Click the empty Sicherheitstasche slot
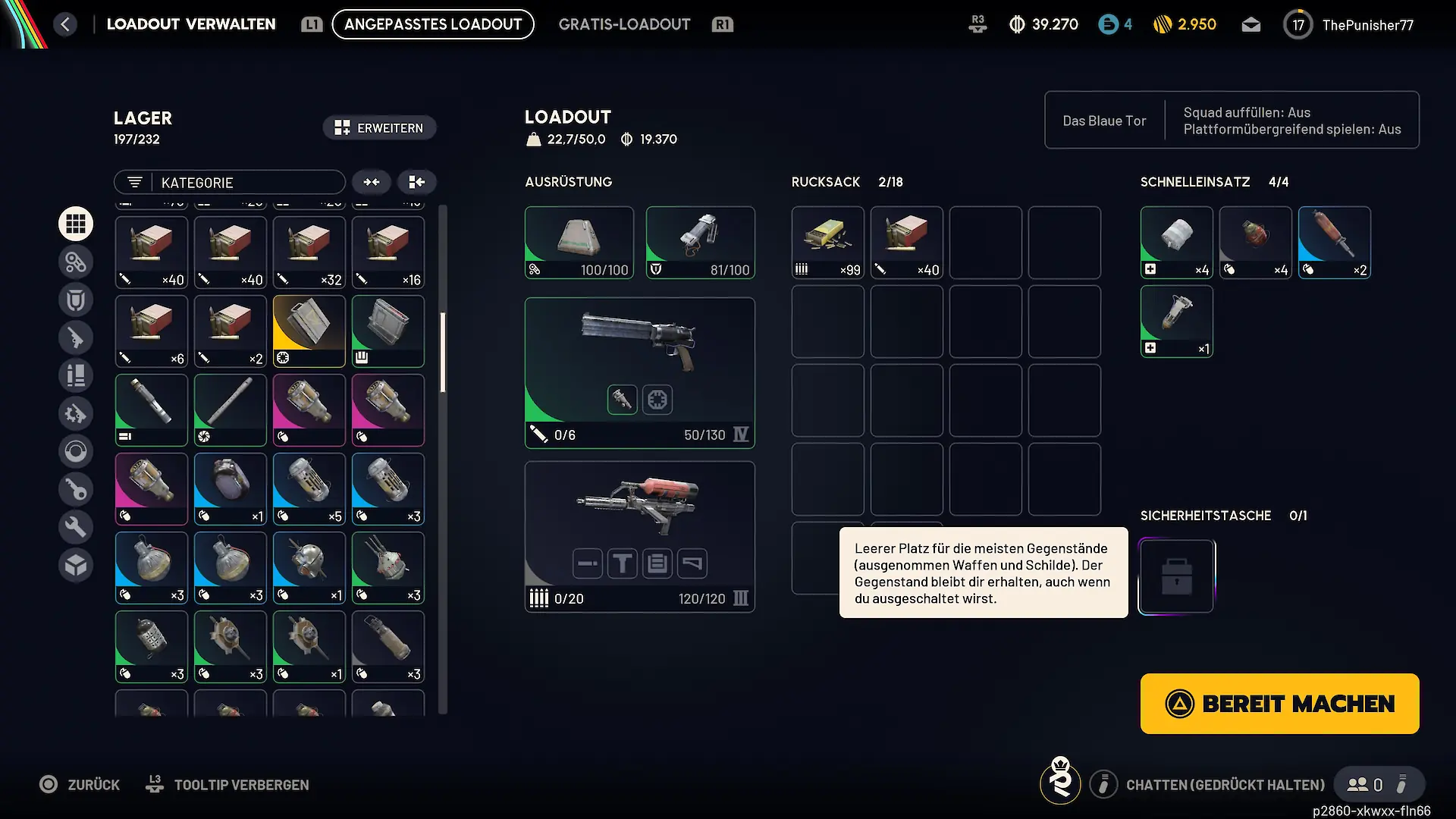Screen dimensions: 1456x819 [x=1176, y=576]
